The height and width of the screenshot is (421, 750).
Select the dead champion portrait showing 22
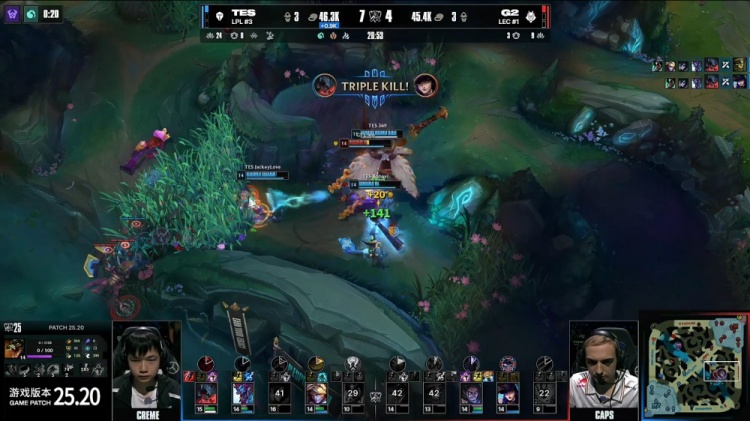click(544, 392)
